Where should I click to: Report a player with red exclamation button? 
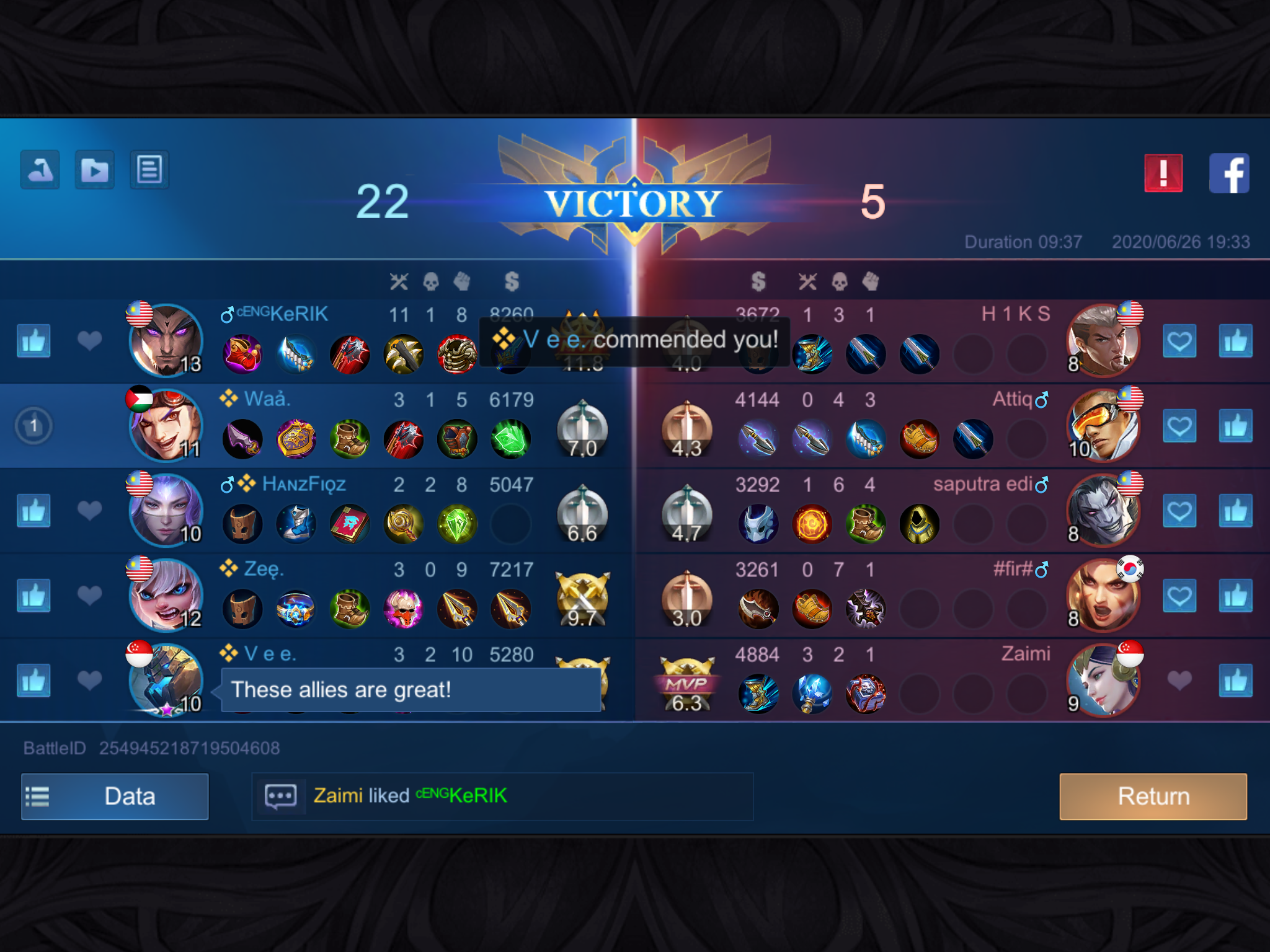pos(1163,174)
